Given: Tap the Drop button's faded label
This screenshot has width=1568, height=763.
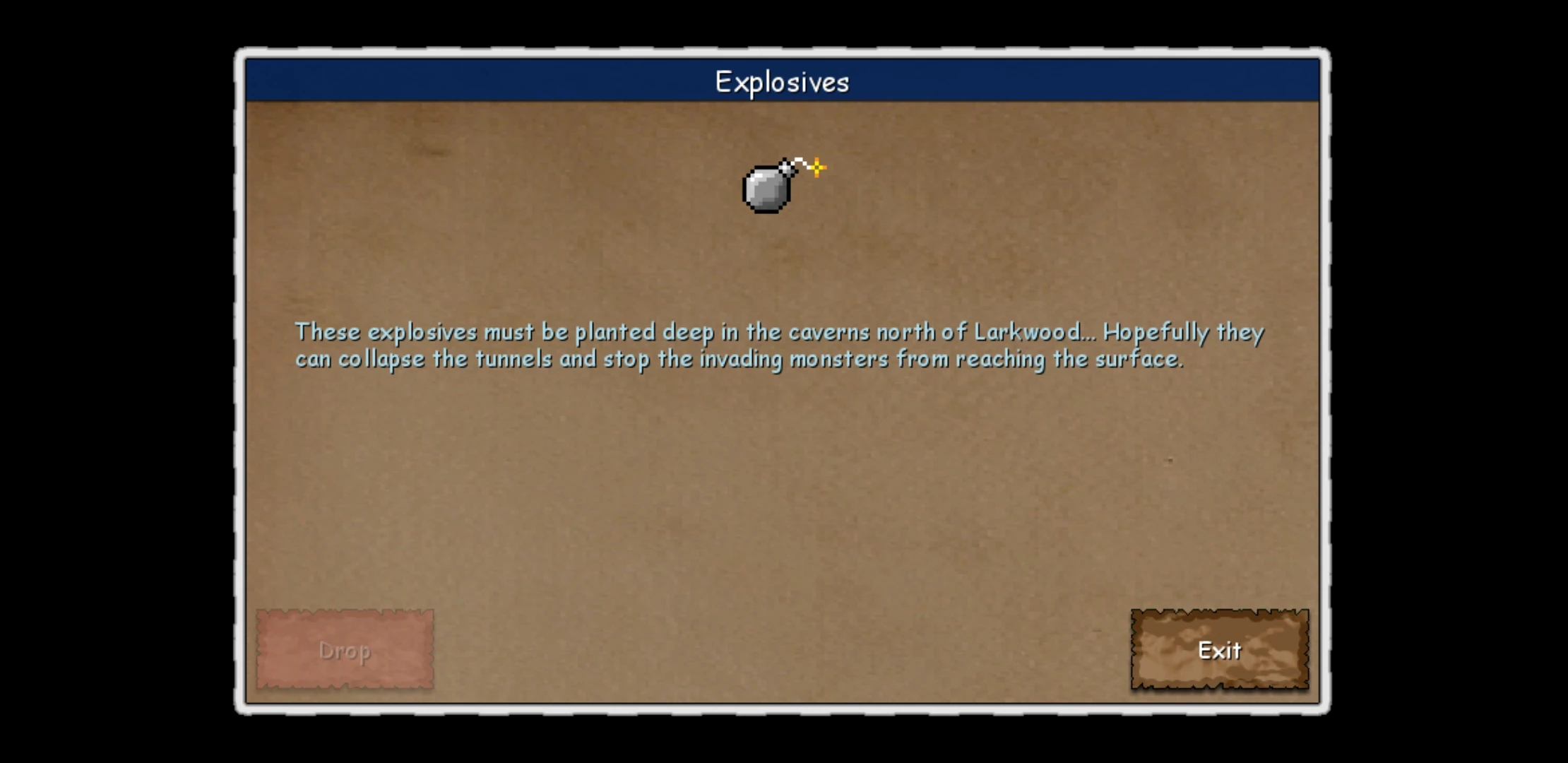Looking at the screenshot, I should [x=346, y=651].
